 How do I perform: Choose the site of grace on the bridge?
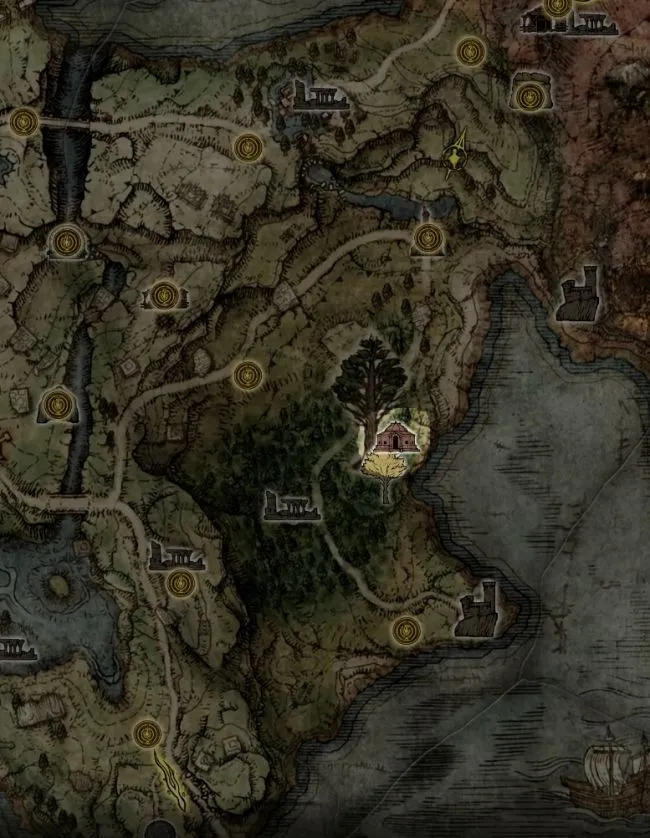coord(24,123)
